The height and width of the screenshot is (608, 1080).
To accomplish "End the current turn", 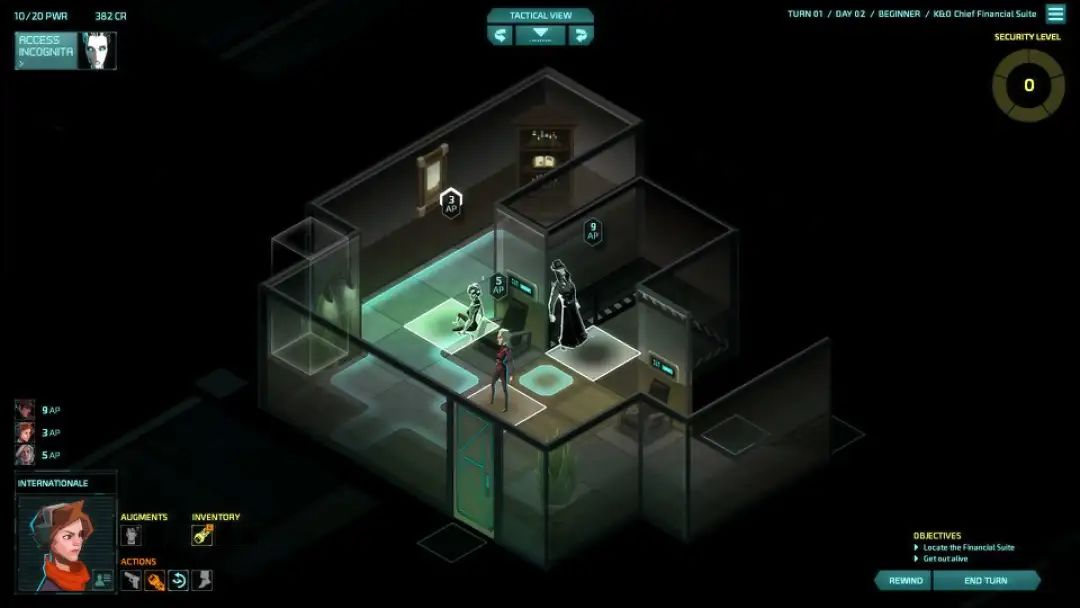I will click(986, 580).
